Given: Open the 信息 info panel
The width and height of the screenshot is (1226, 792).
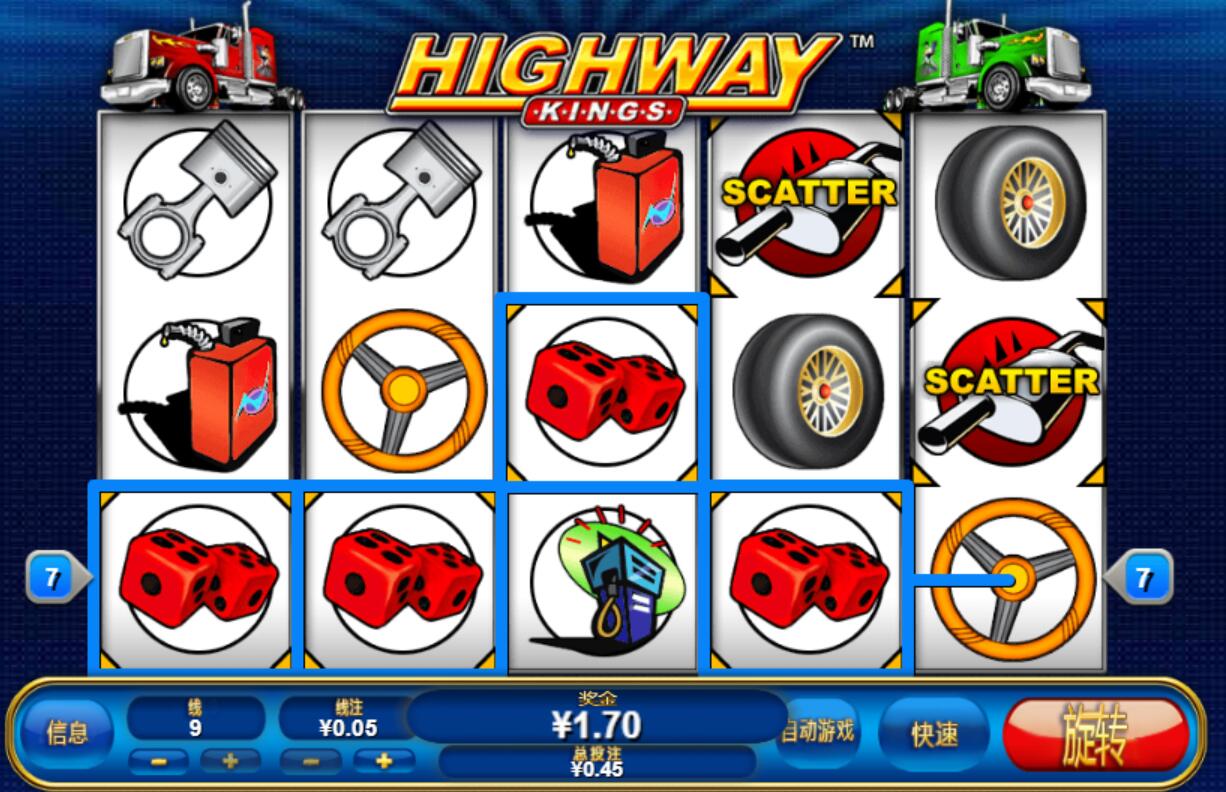Looking at the screenshot, I should 68,734.
